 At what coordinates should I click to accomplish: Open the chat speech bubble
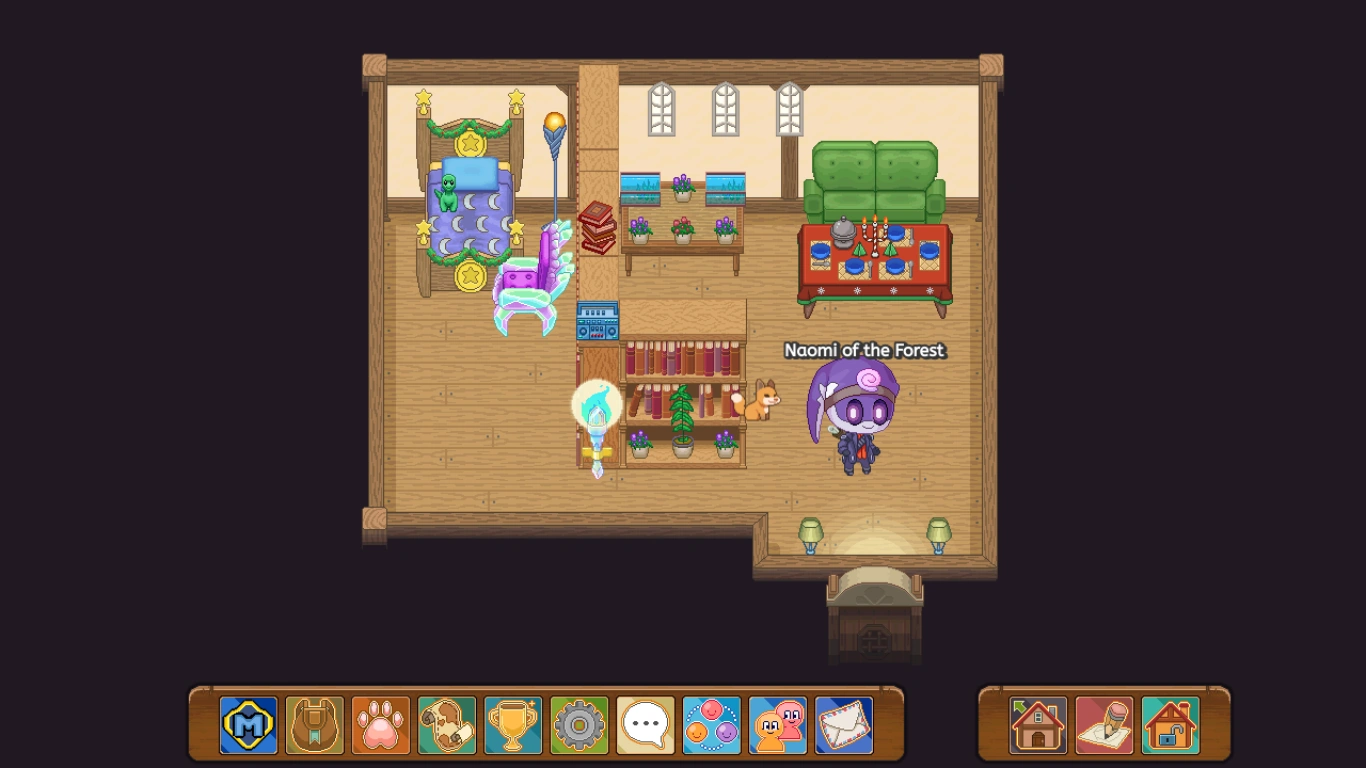pyautogui.click(x=645, y=725)
